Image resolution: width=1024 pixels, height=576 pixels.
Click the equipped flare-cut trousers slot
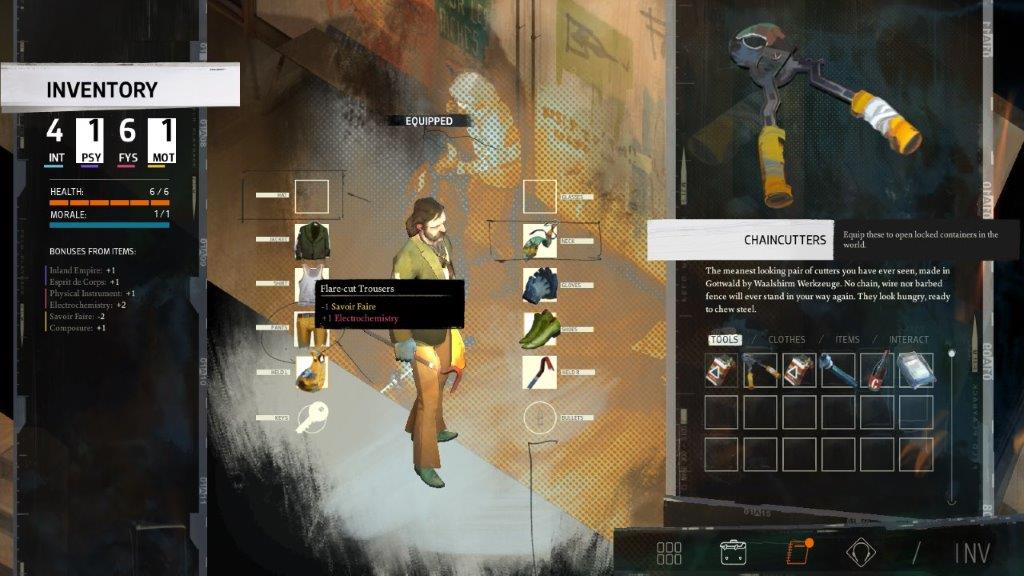(x=312, y=329)
